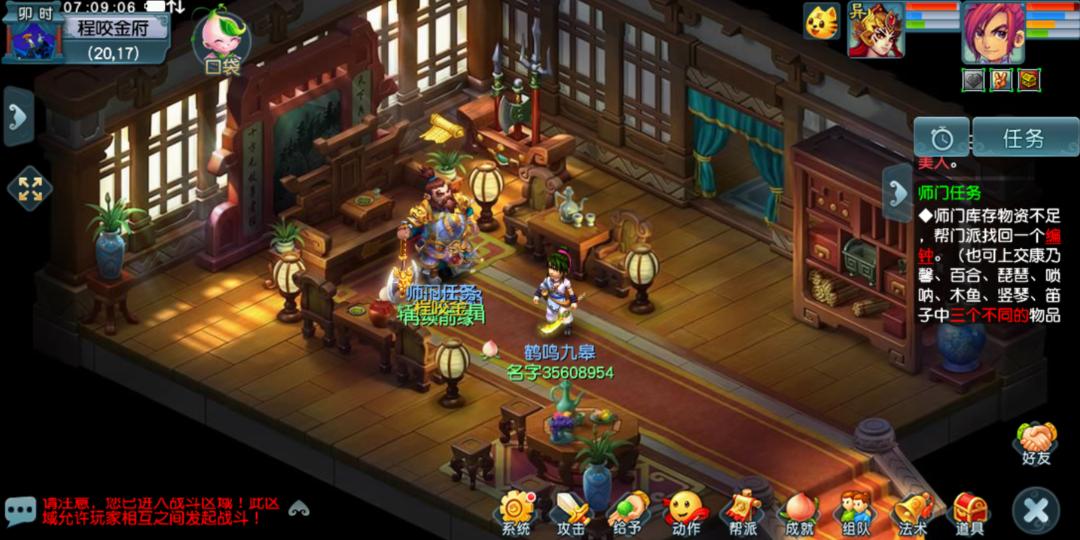Collapse the quest tracker panel arrow
Screen dimensions: 1080x540
pyautogui.click(x=896, y=195)
